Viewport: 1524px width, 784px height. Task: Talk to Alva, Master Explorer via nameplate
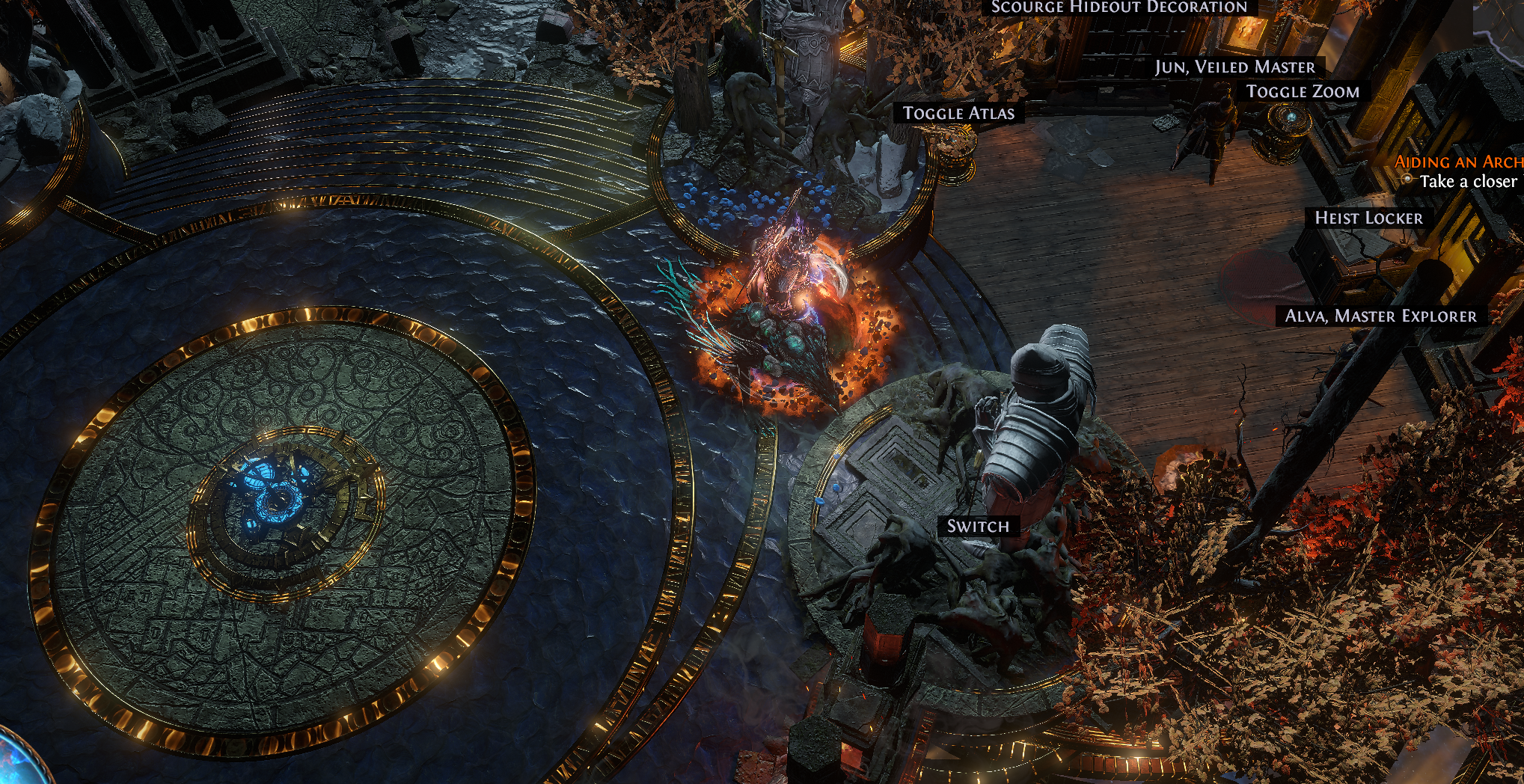[1380, 316]
